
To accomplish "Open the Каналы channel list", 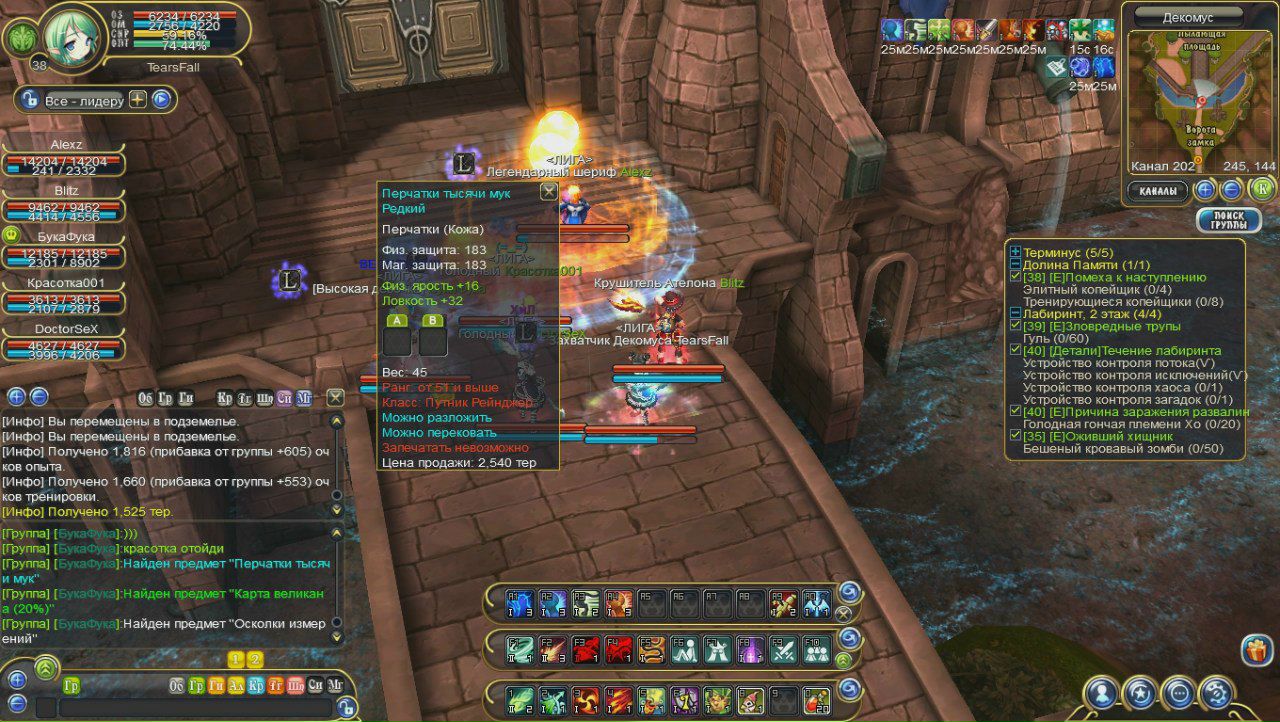I will [1159, 190].
